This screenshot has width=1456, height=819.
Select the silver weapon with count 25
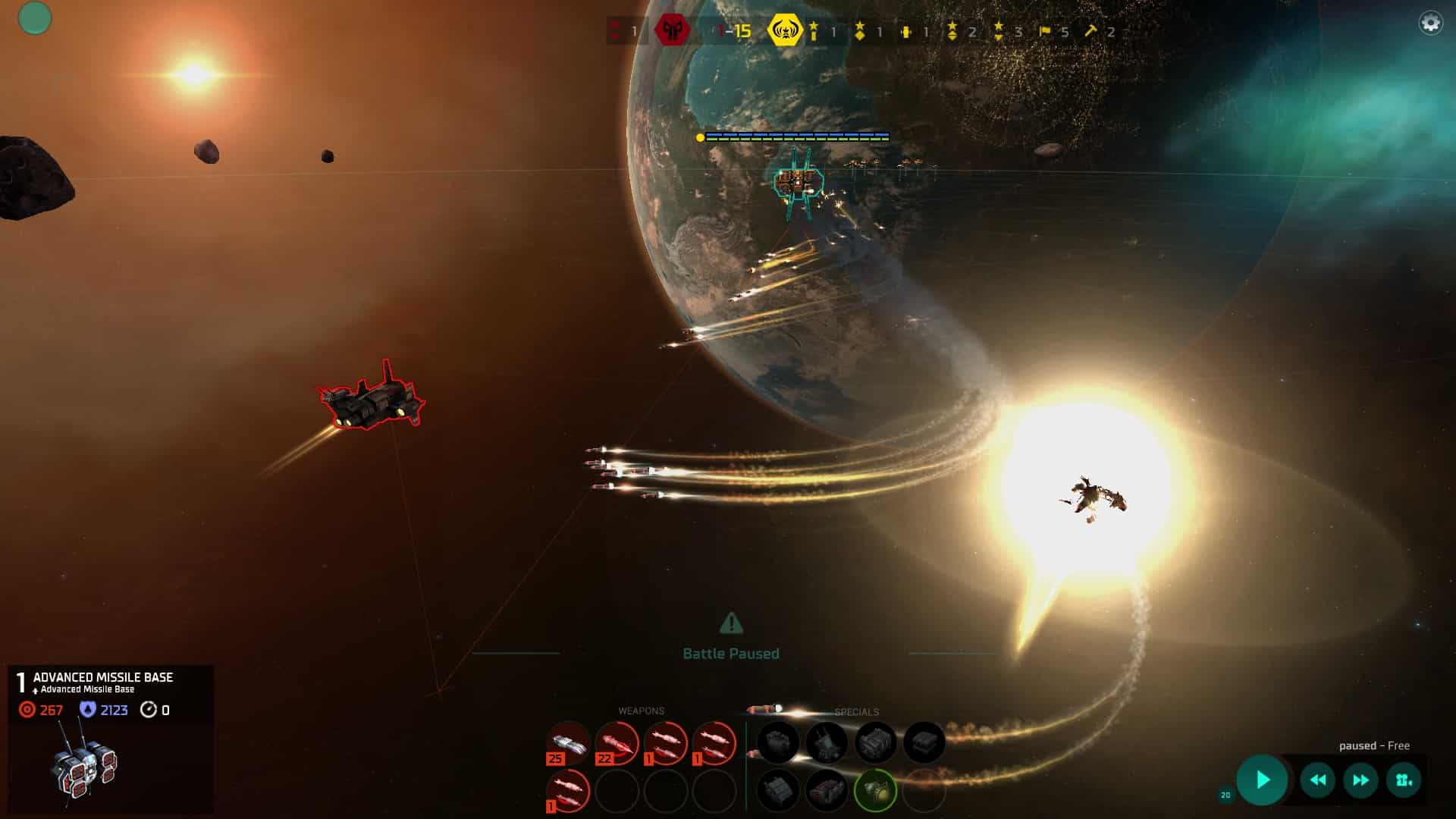[x=568, y=744]
